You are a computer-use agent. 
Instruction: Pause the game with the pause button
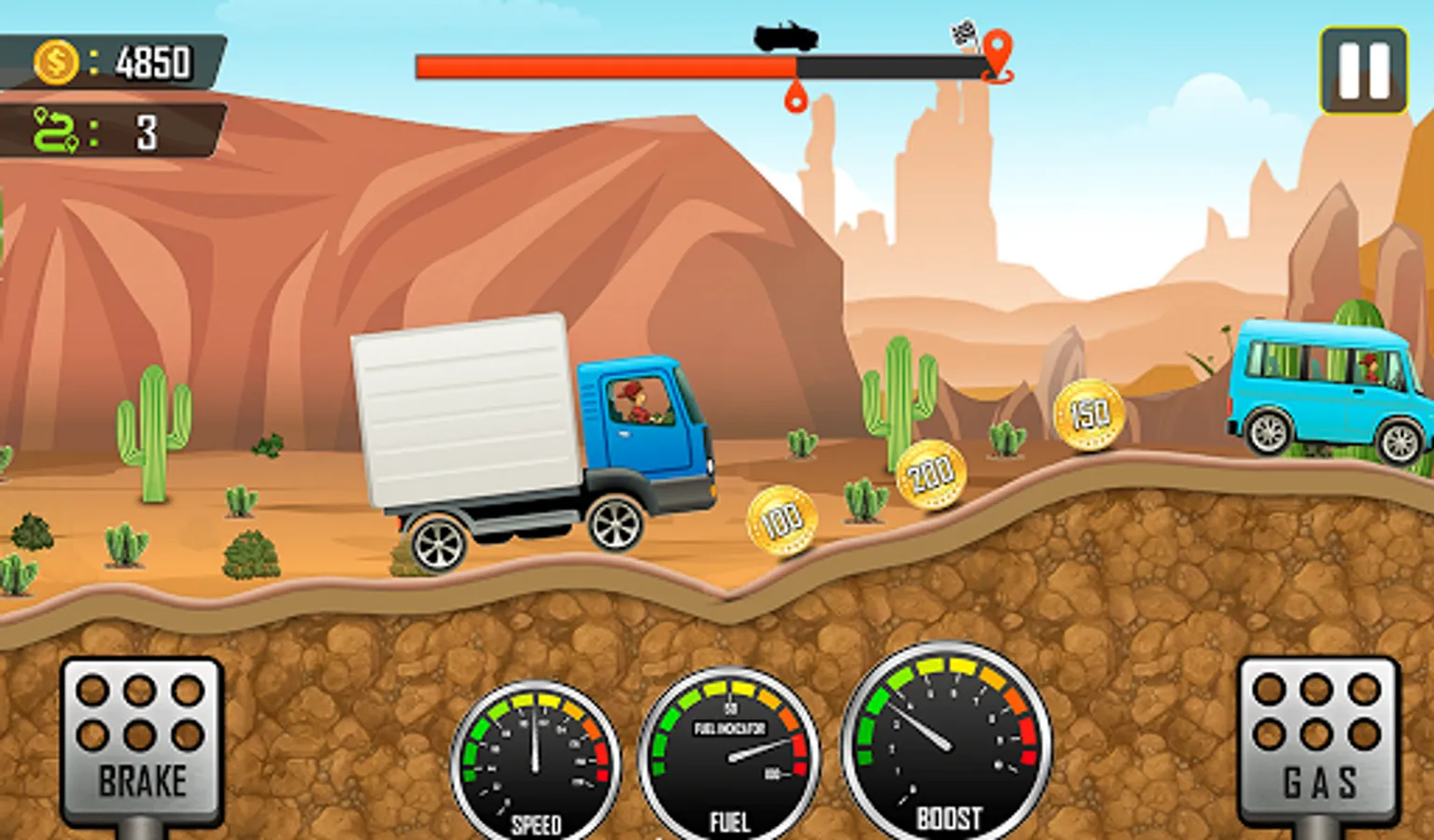coord(1363,70)
